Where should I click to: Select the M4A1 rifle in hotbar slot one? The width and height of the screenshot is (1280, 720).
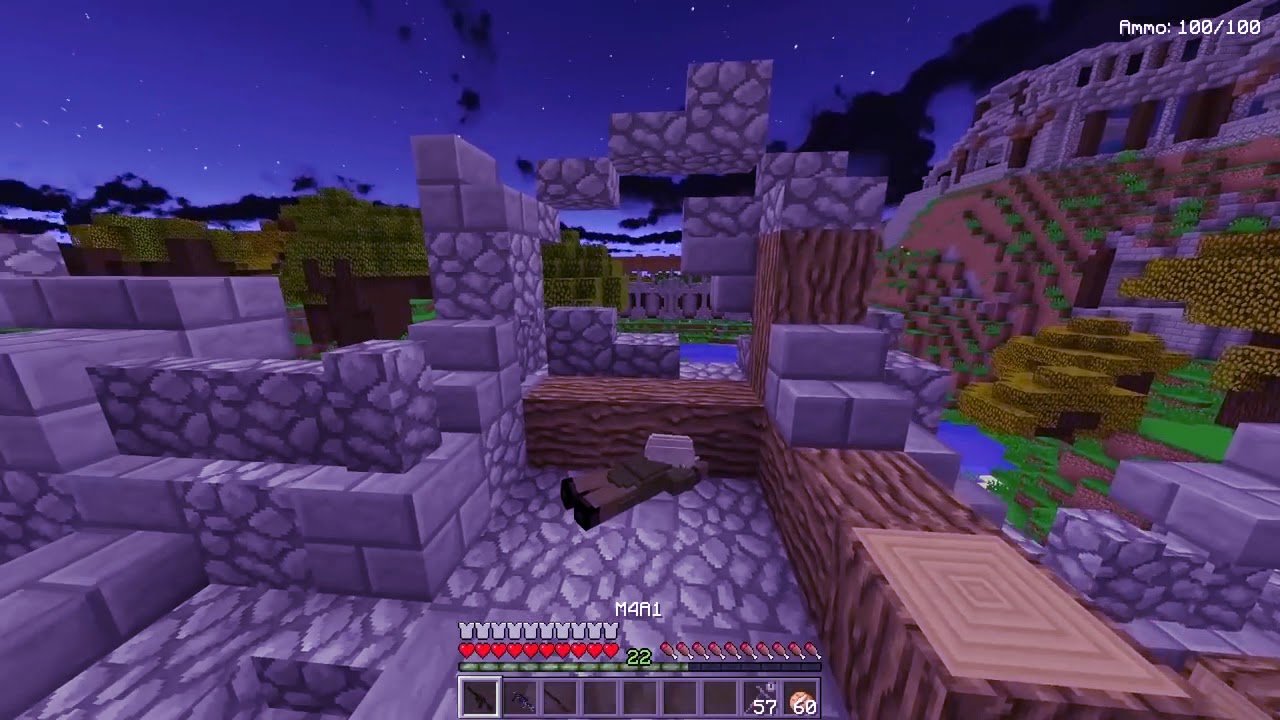tap(480, 698)
